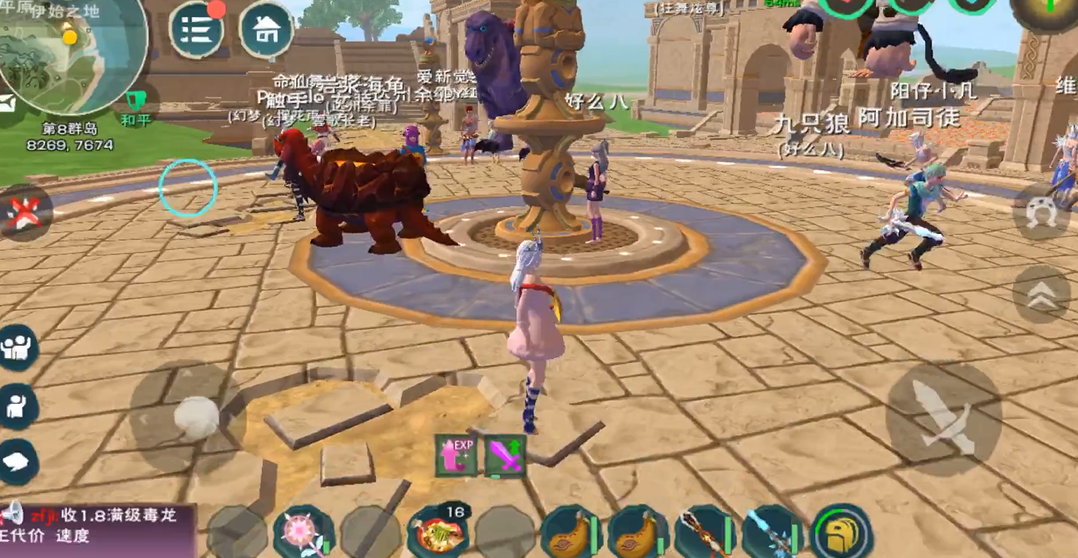This screenshot has height=558, width=1078.
Task: Open the mail envelope icon
Action: pos(6,102)
